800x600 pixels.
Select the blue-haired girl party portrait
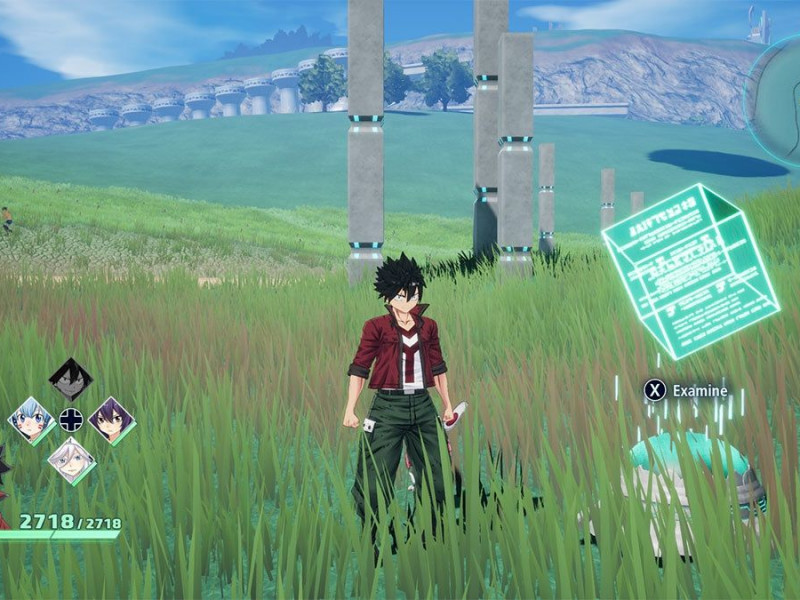click(x=31, y=420)
